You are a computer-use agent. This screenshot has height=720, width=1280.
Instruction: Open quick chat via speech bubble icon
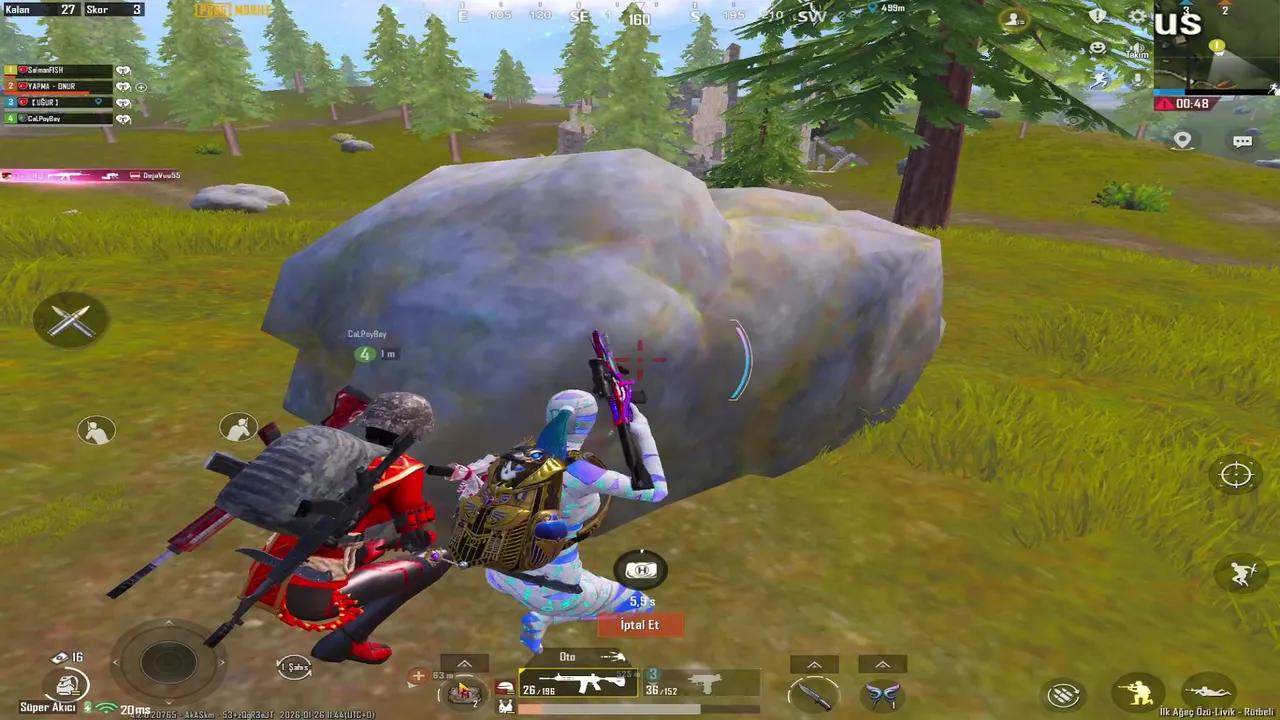pos(1243,141)
